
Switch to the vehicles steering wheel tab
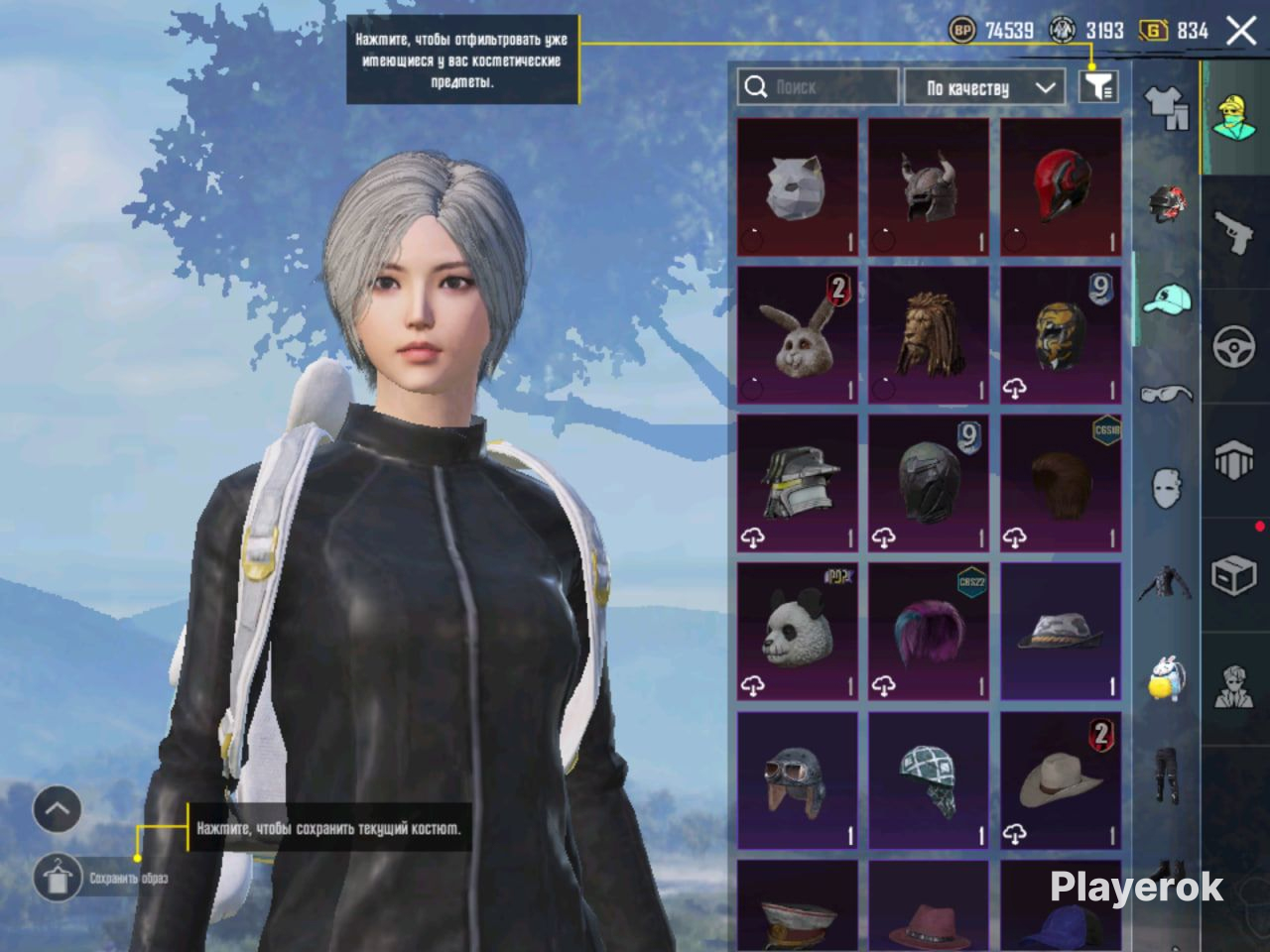tap(1234, 347)
